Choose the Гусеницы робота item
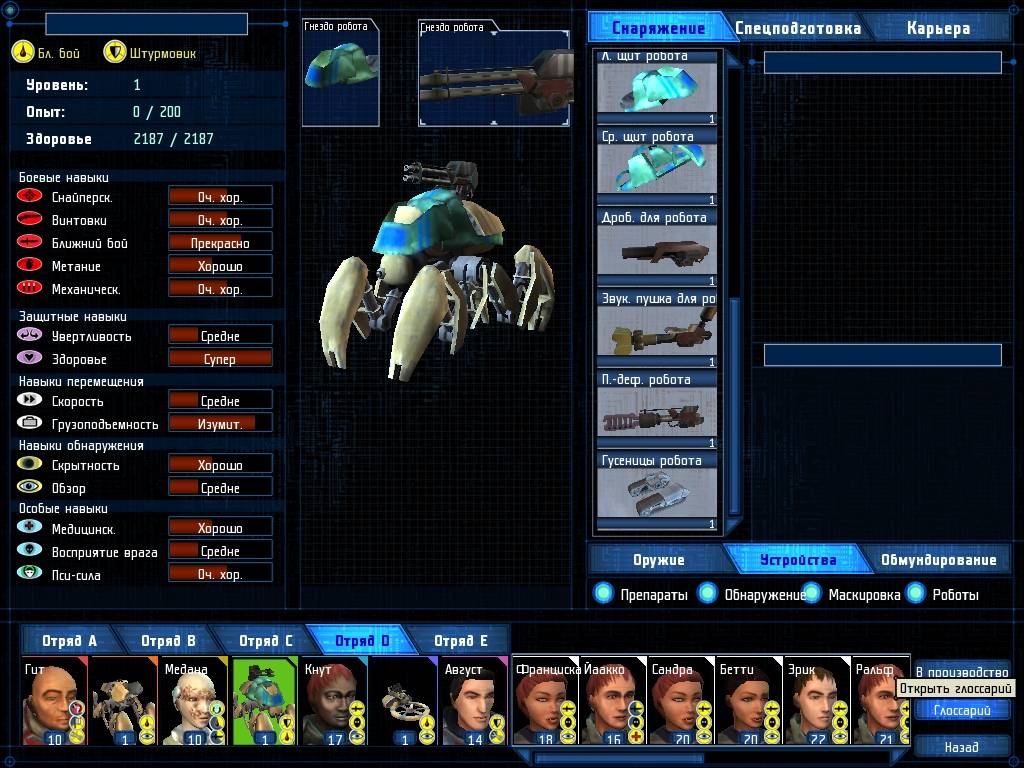Screen dimensions: 1024x768 [657, 492]
